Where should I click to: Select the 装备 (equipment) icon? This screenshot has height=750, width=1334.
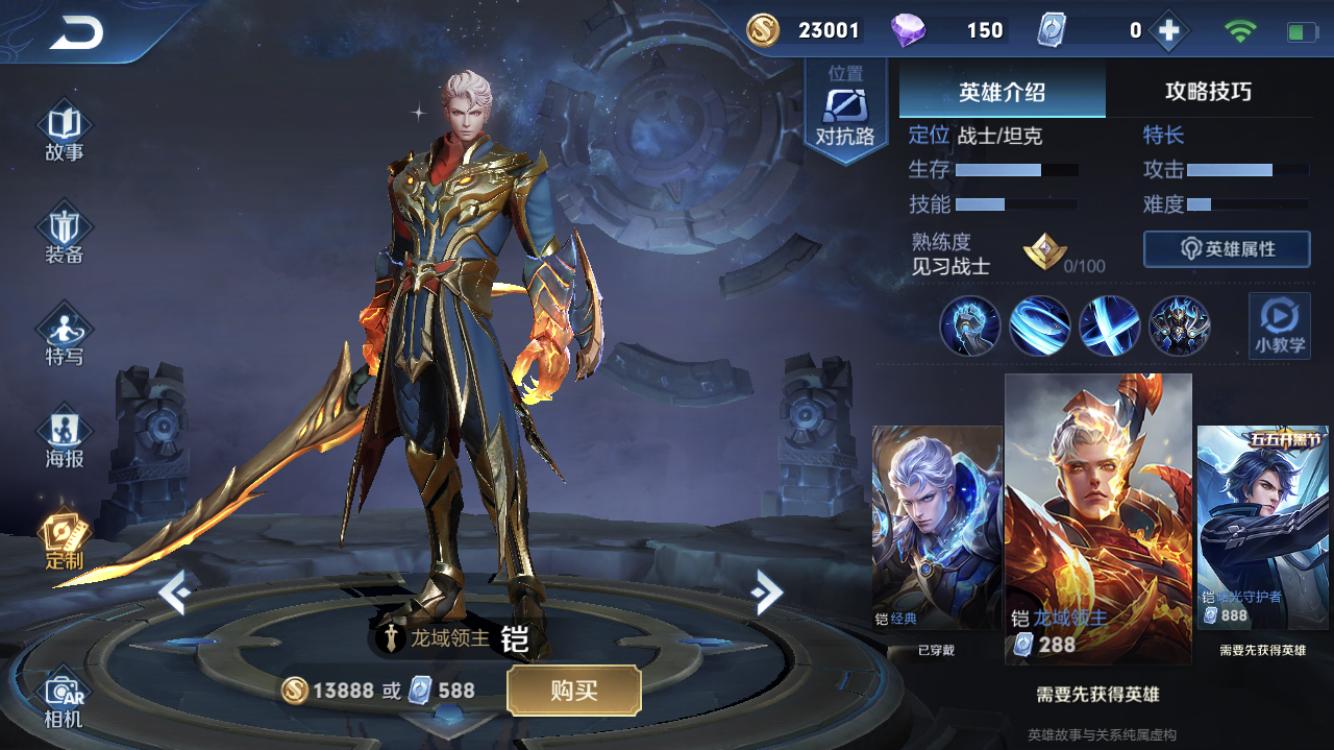[63, 225]
